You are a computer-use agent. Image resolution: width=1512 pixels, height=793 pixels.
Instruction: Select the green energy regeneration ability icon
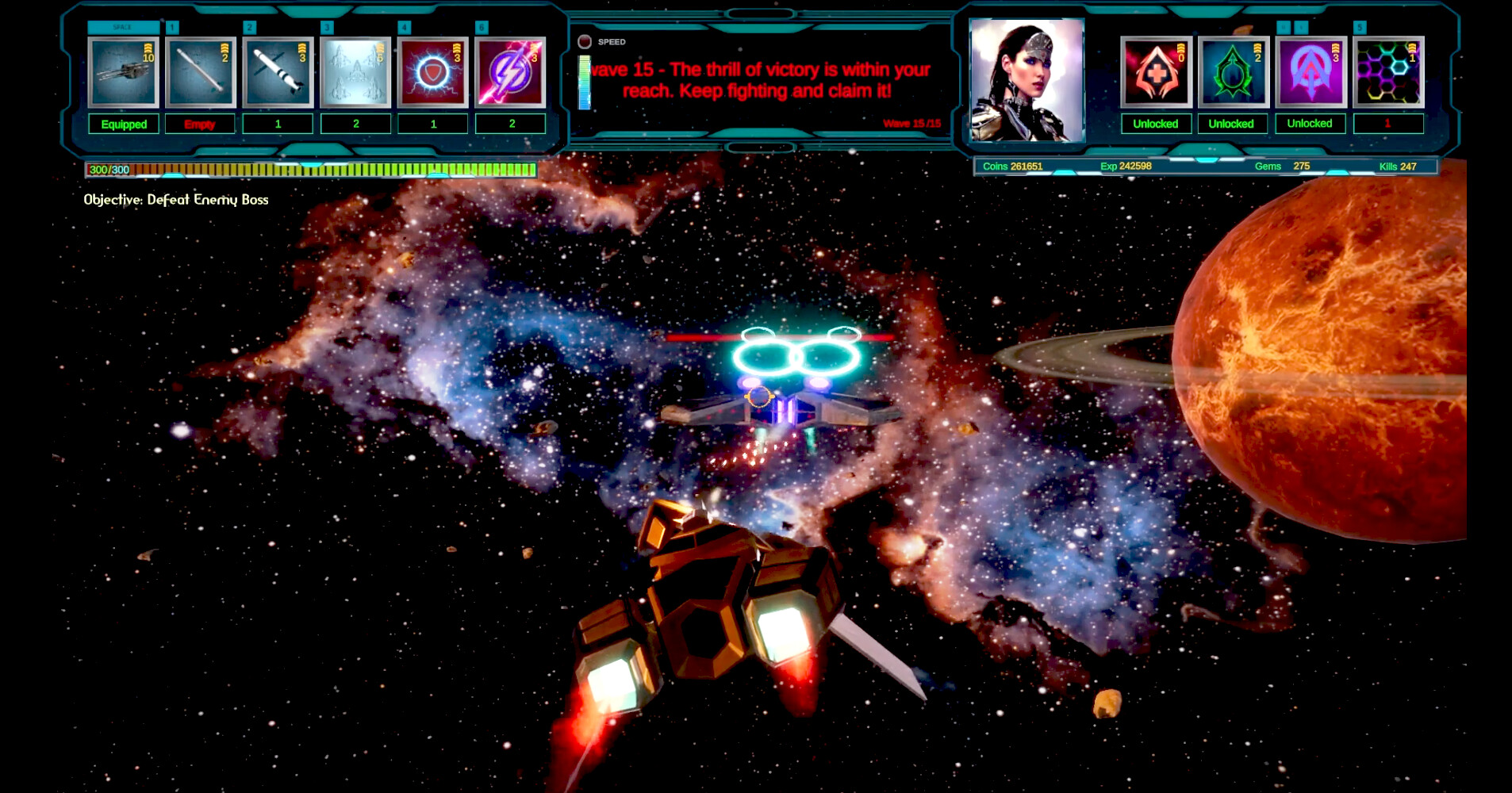(1231, 73)
